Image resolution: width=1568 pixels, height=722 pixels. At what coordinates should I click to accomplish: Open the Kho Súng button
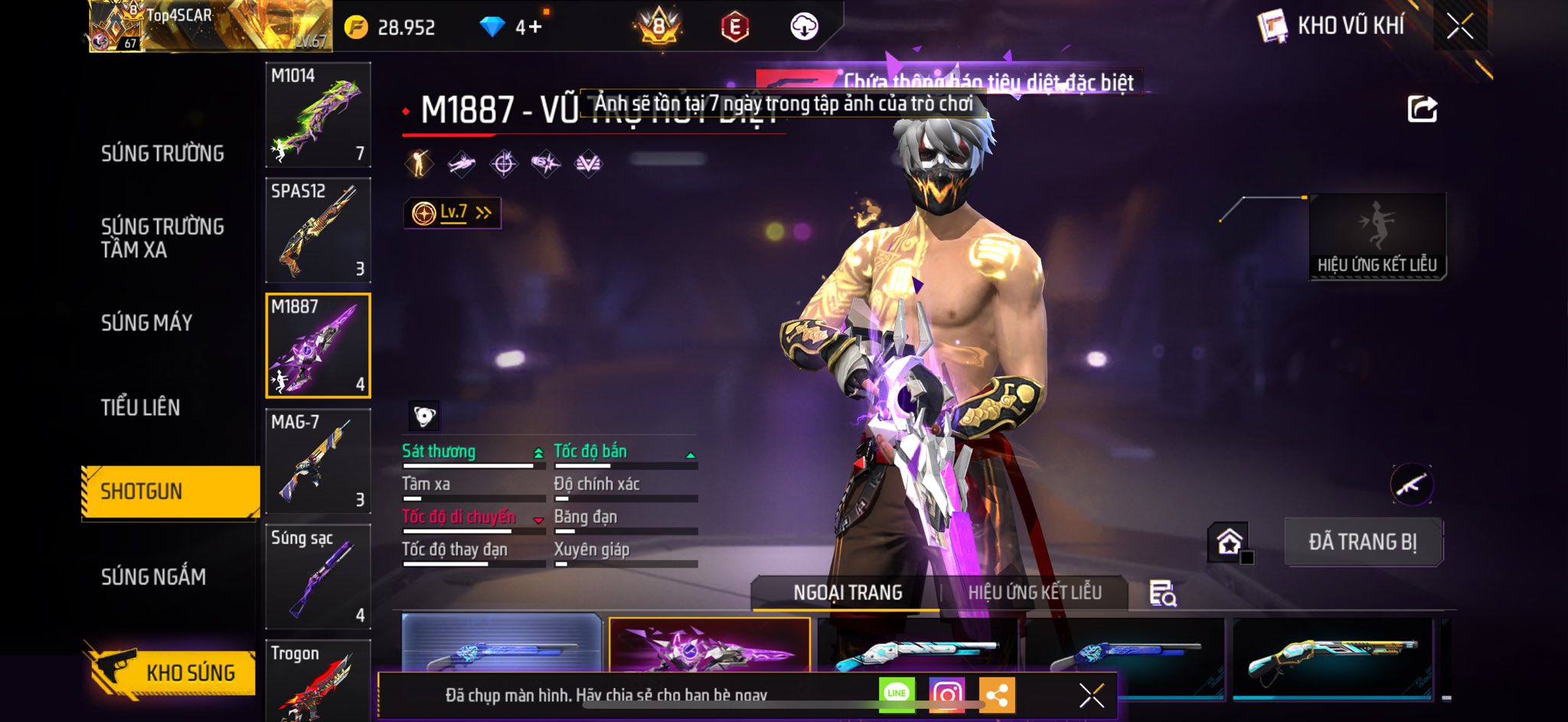[171, 671]
